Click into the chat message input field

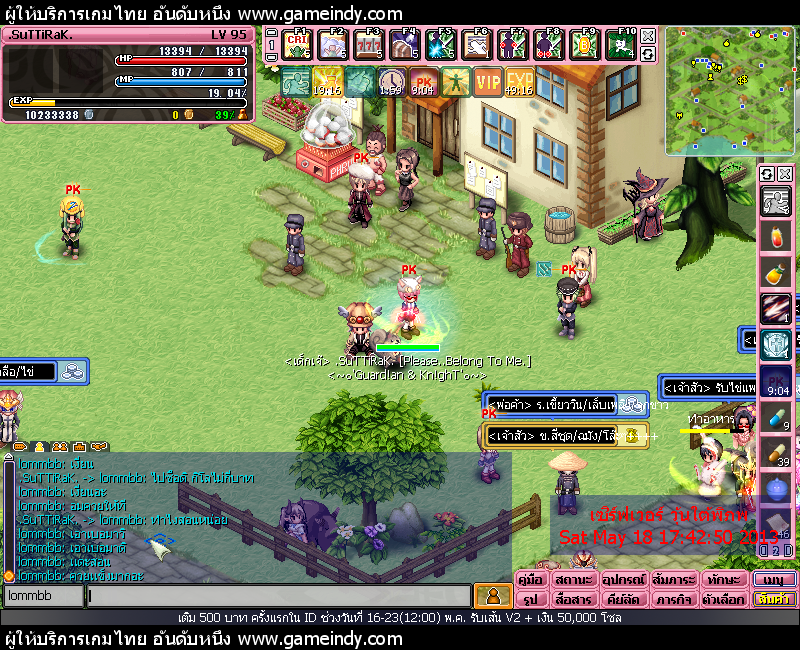coord(278,597)
